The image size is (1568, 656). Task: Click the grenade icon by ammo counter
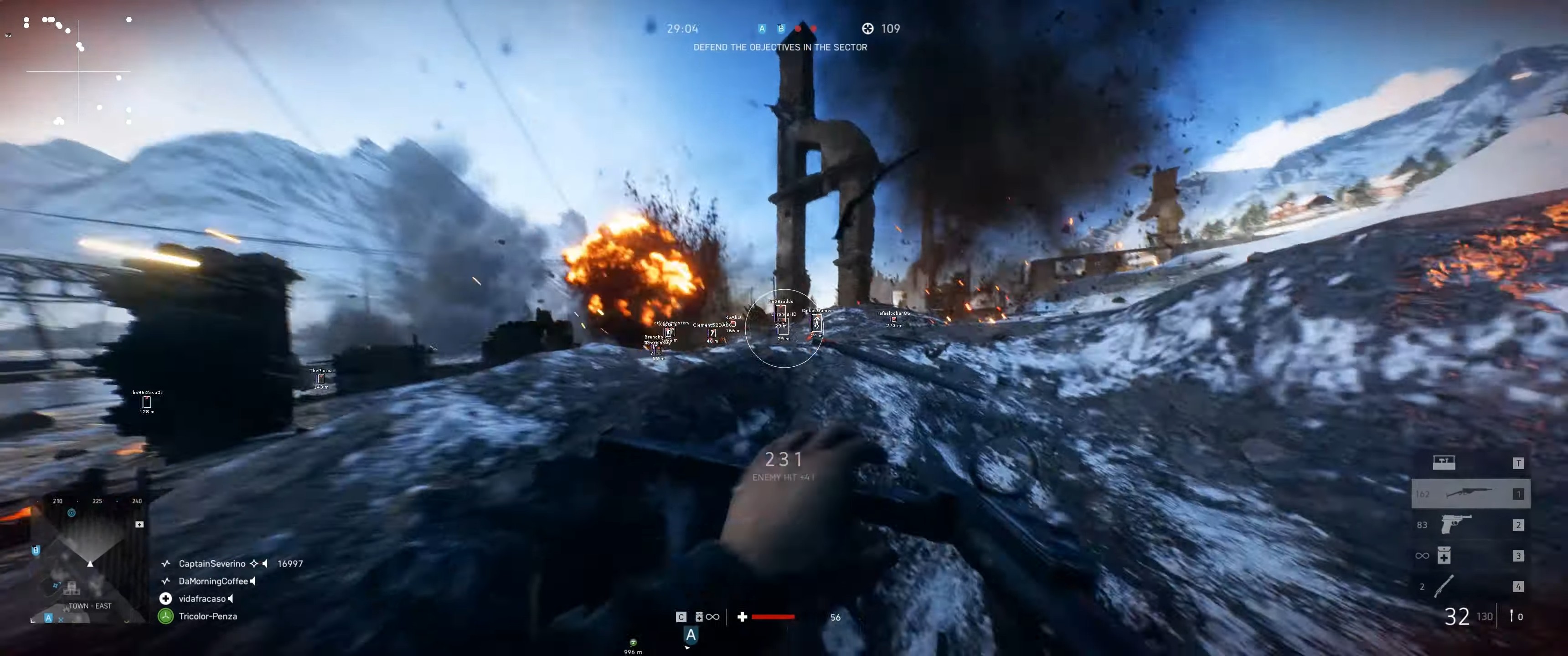coord(1511,616)
